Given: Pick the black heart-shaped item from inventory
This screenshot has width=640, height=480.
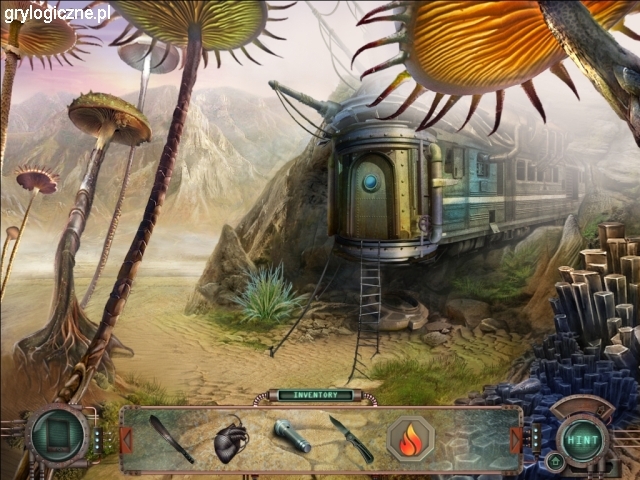Looking at the screenshot, I should [231, 441].
